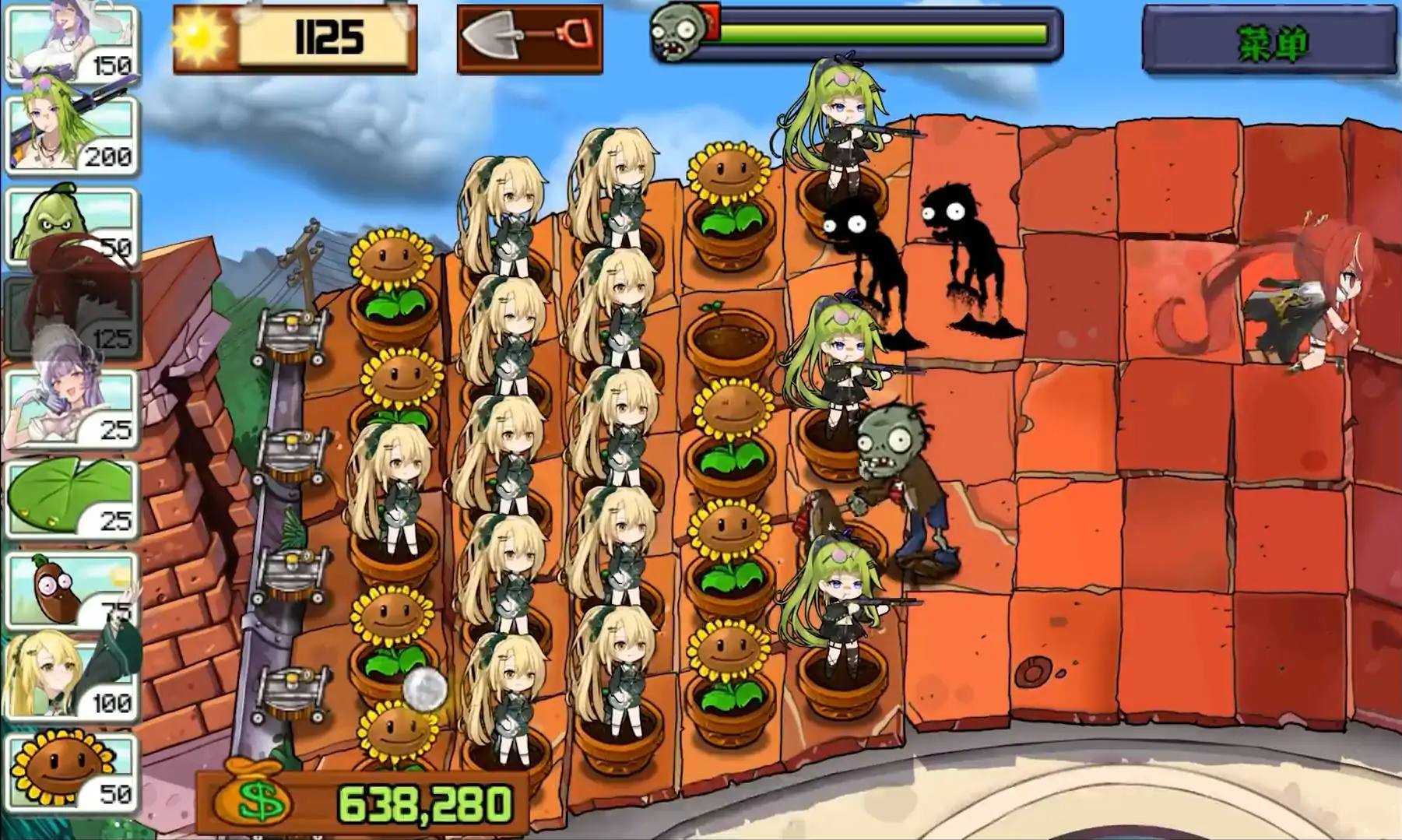Select the 150-cost white-hat girl seed card
This screenshot has height=840, width=1402.
pos(72,42)
